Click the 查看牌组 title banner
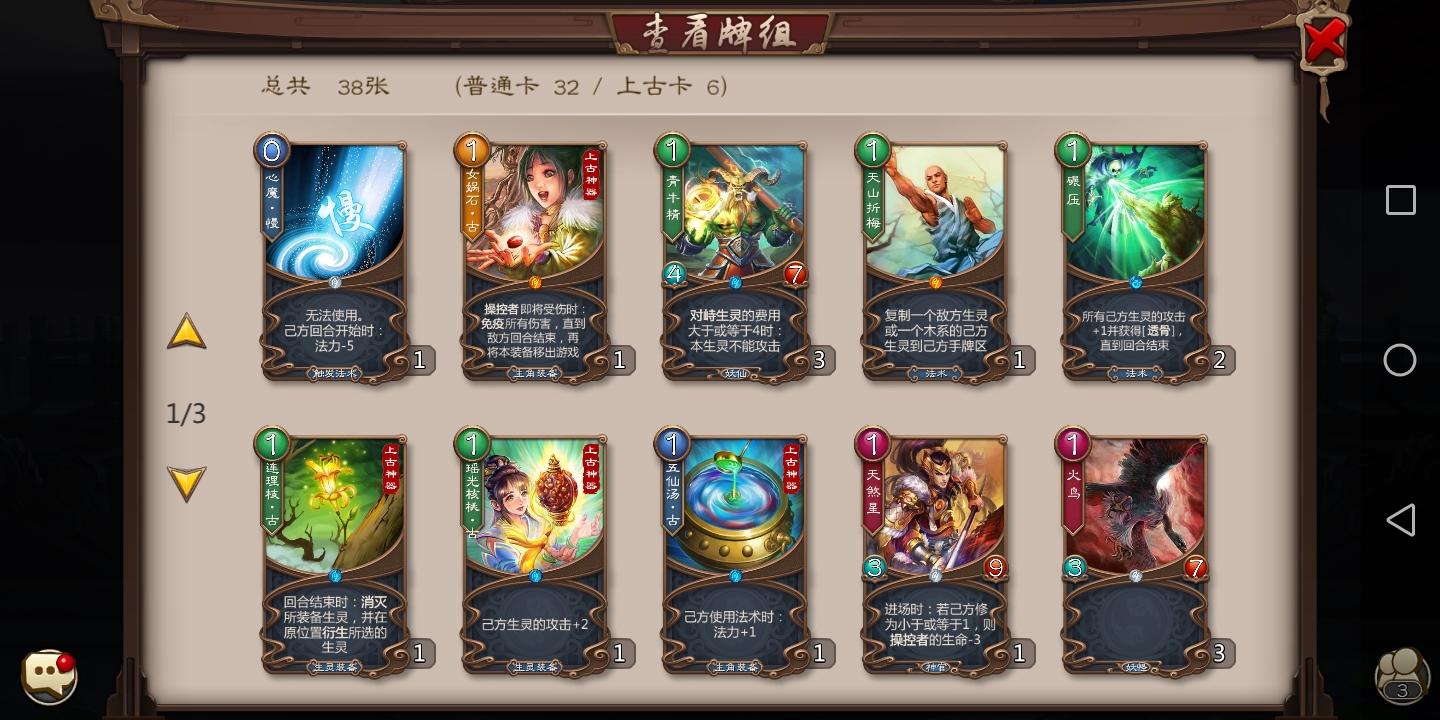This screenshot has width=1440, height=720. (x=722, y=30)
